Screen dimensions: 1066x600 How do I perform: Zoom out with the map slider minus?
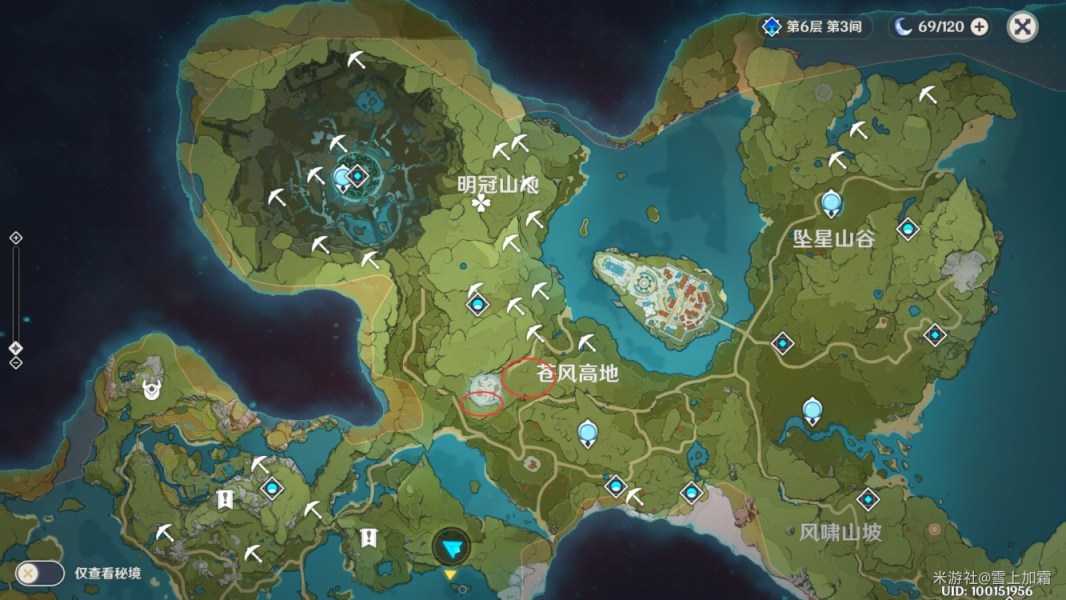coord(16,362)
